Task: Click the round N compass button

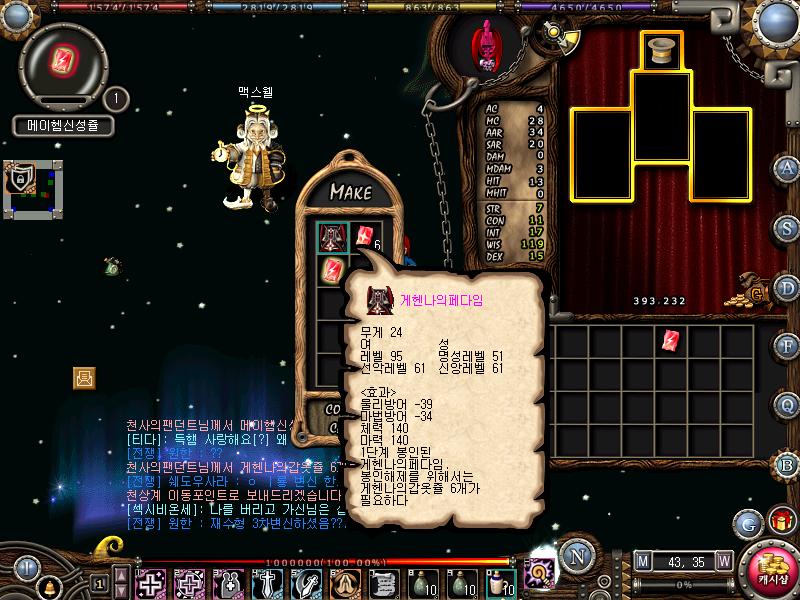Action: 574,556
